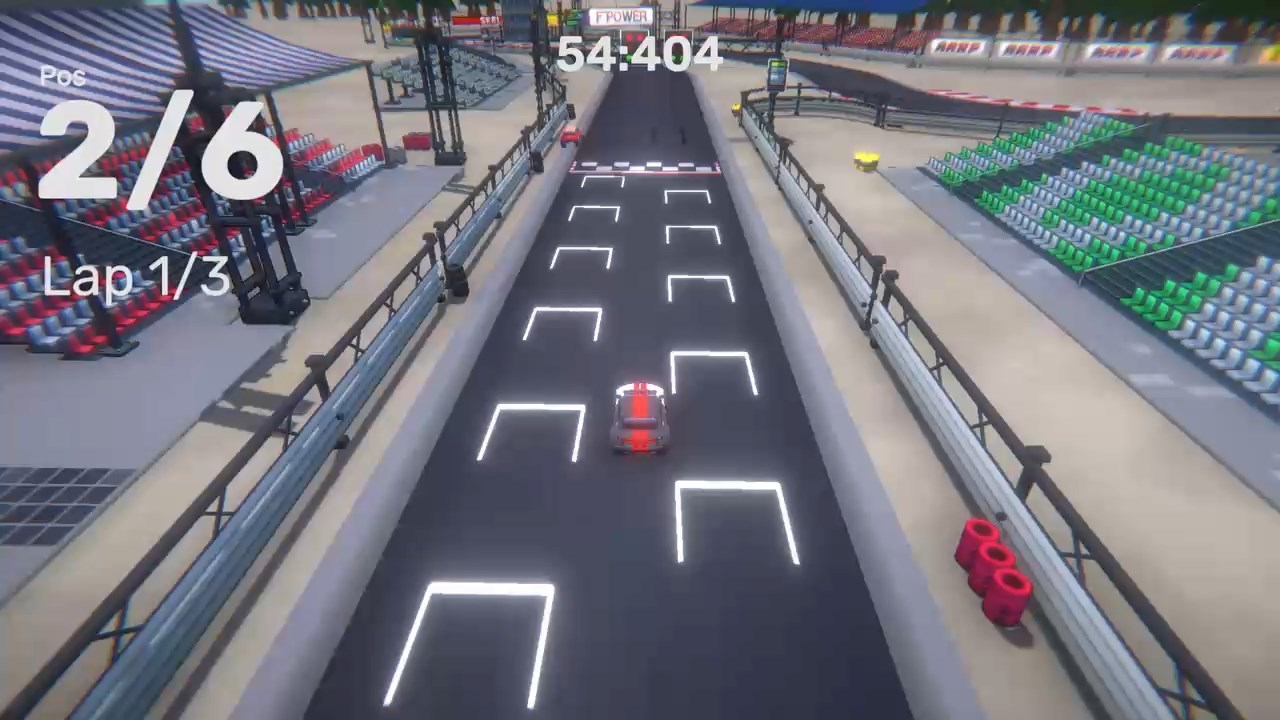
Task: Toggle the Lap 1/3 counter display
Action: click(x=140, y=278)
